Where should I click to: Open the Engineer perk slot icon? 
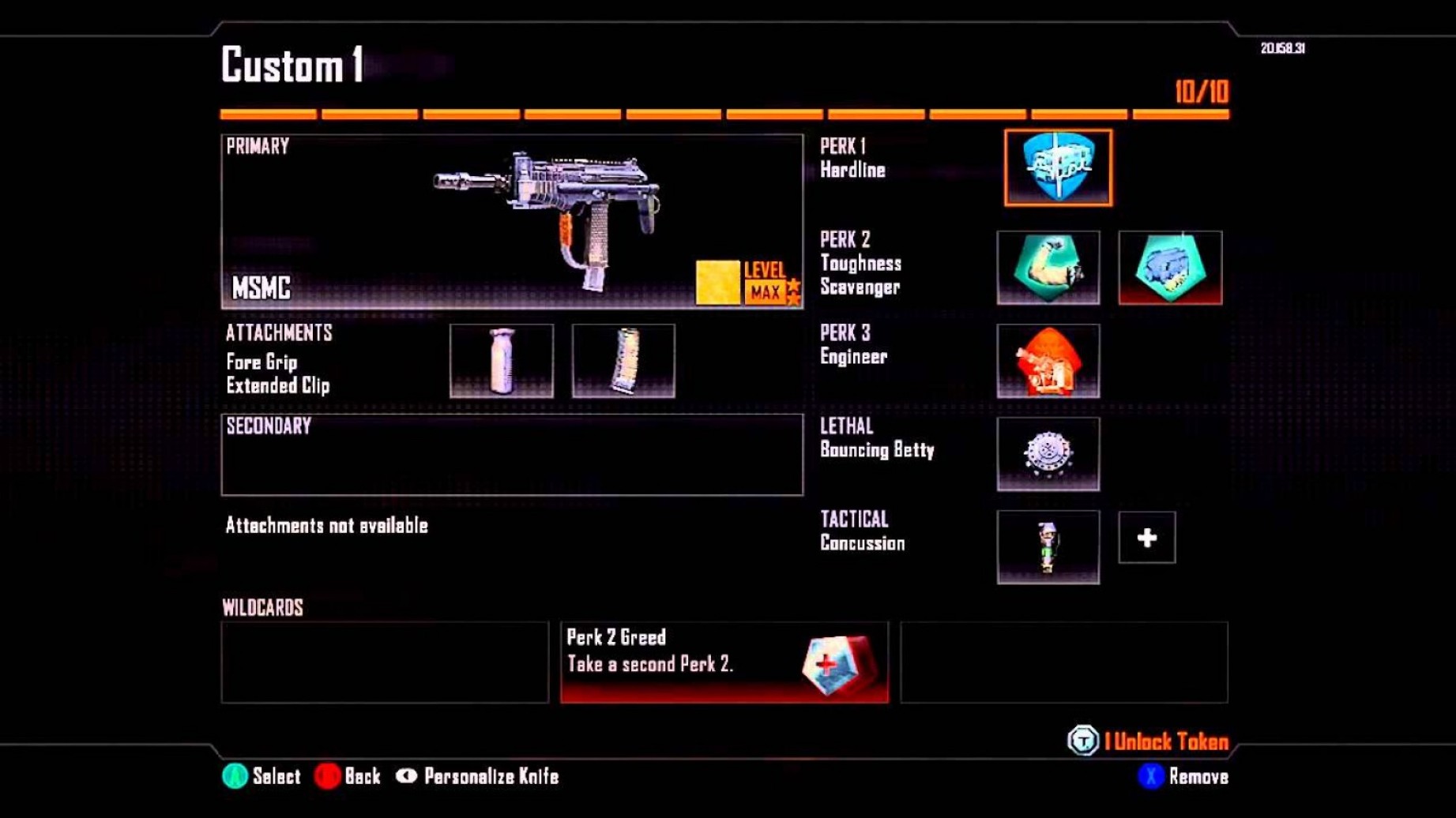[x=1048, y=362]
